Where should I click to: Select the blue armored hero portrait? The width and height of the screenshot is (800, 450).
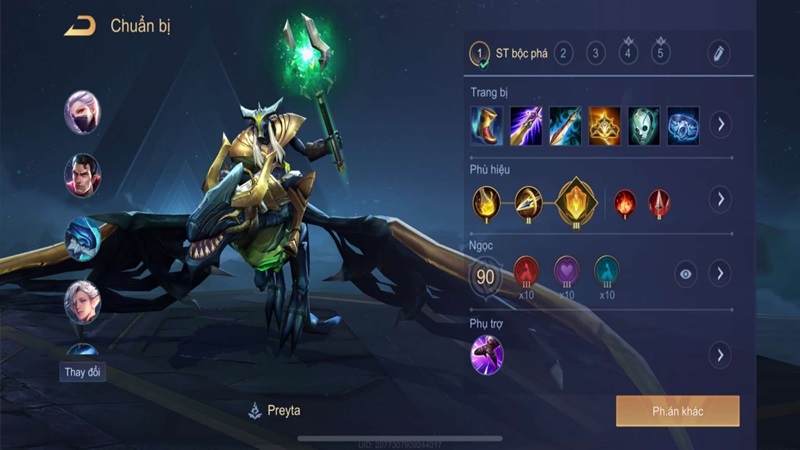click(x=82, y=238)
